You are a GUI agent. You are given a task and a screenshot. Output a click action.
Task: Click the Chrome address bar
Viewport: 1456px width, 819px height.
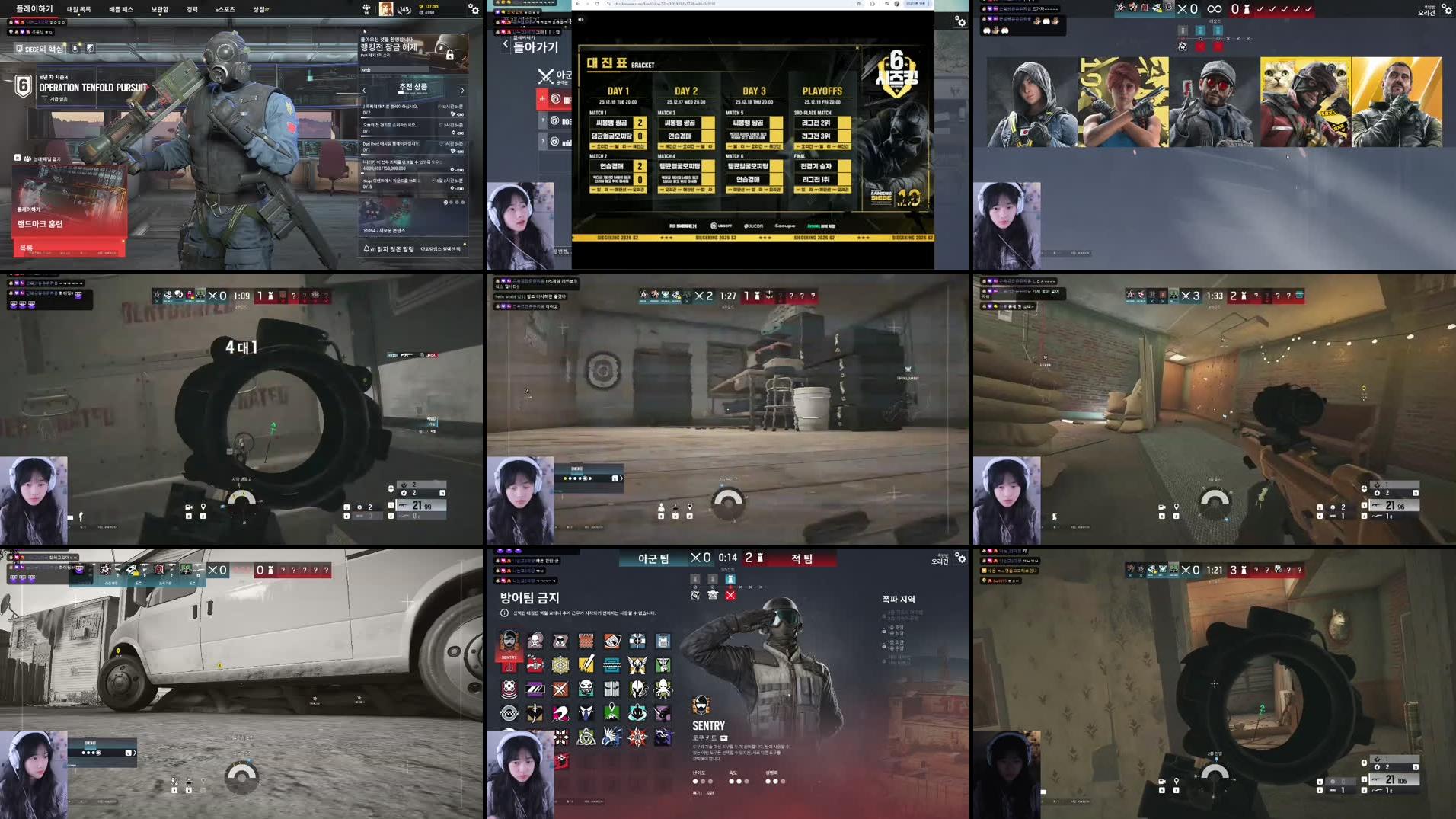click(x=685, y=4)
